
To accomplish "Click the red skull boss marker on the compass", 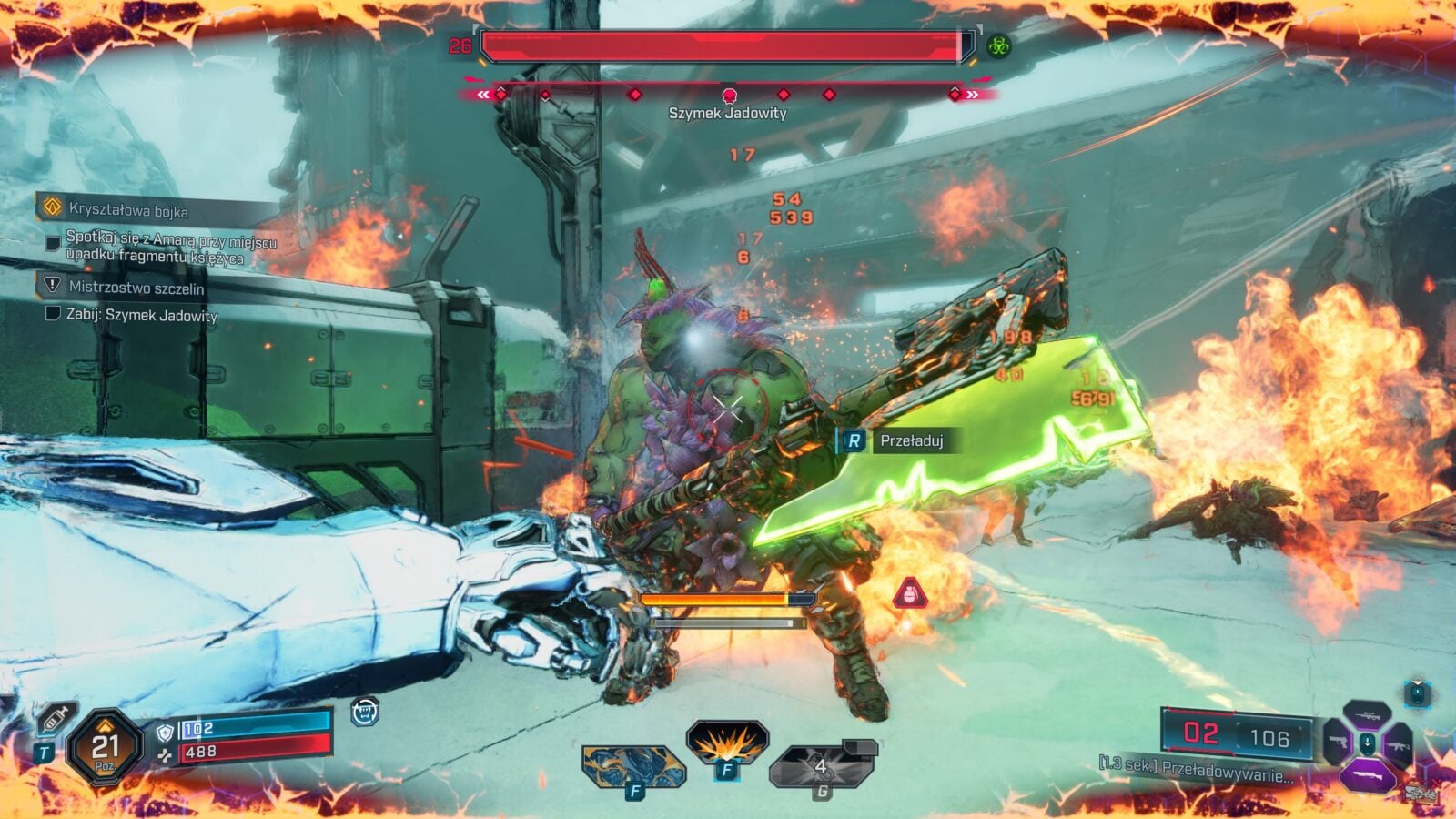I will [x=729, y=95].
